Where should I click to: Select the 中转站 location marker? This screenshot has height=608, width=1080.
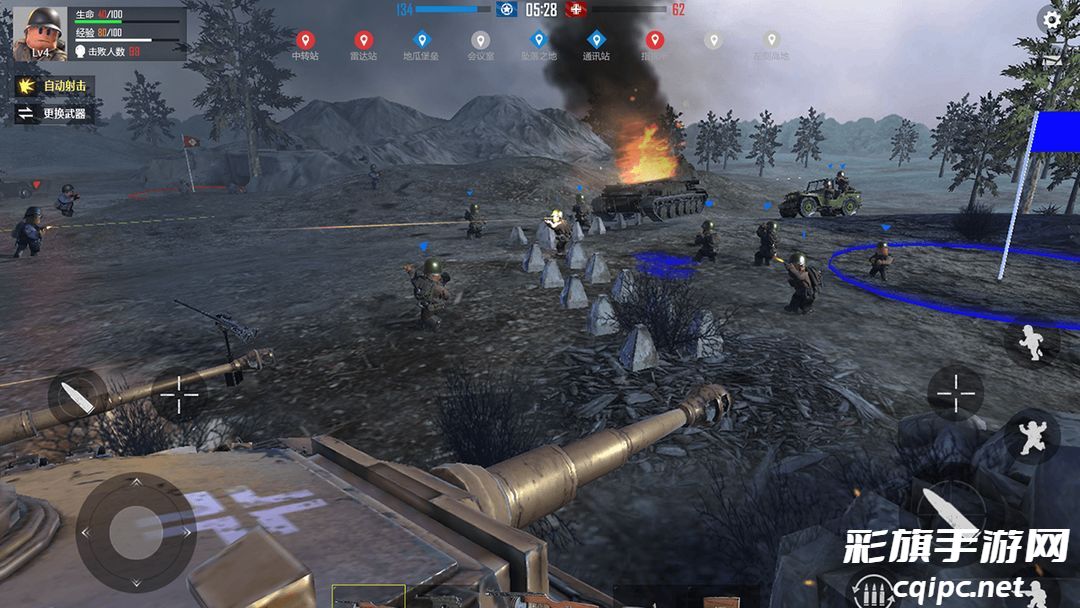tap(305, 41)
